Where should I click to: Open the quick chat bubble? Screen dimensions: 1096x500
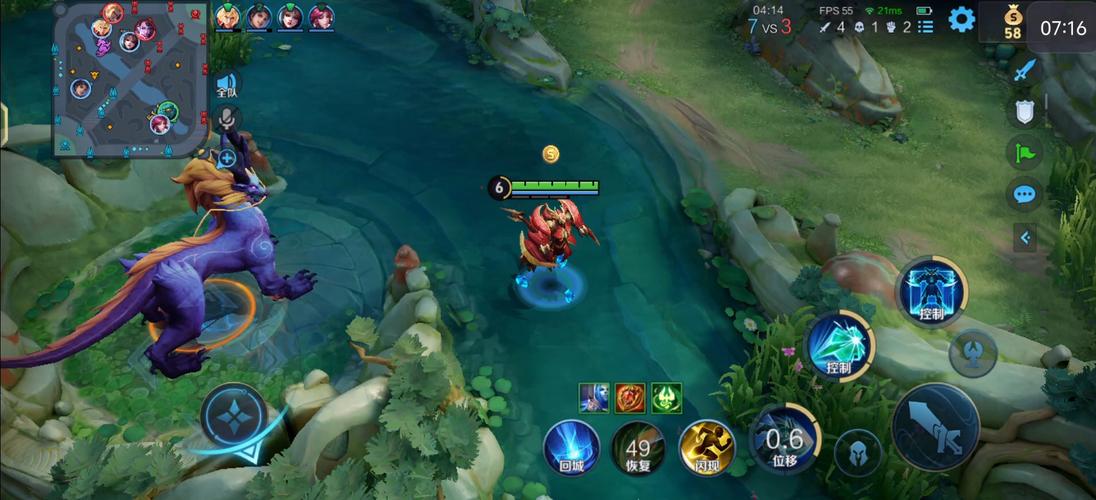point(1025,194)
